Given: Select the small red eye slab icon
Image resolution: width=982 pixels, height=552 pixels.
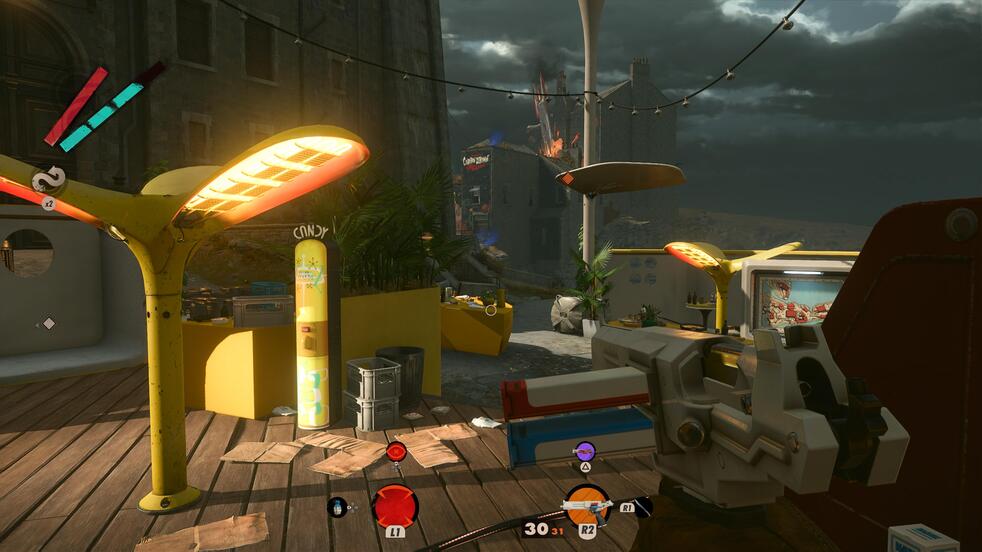Looking at the screenshot, I should click(396, 451).
